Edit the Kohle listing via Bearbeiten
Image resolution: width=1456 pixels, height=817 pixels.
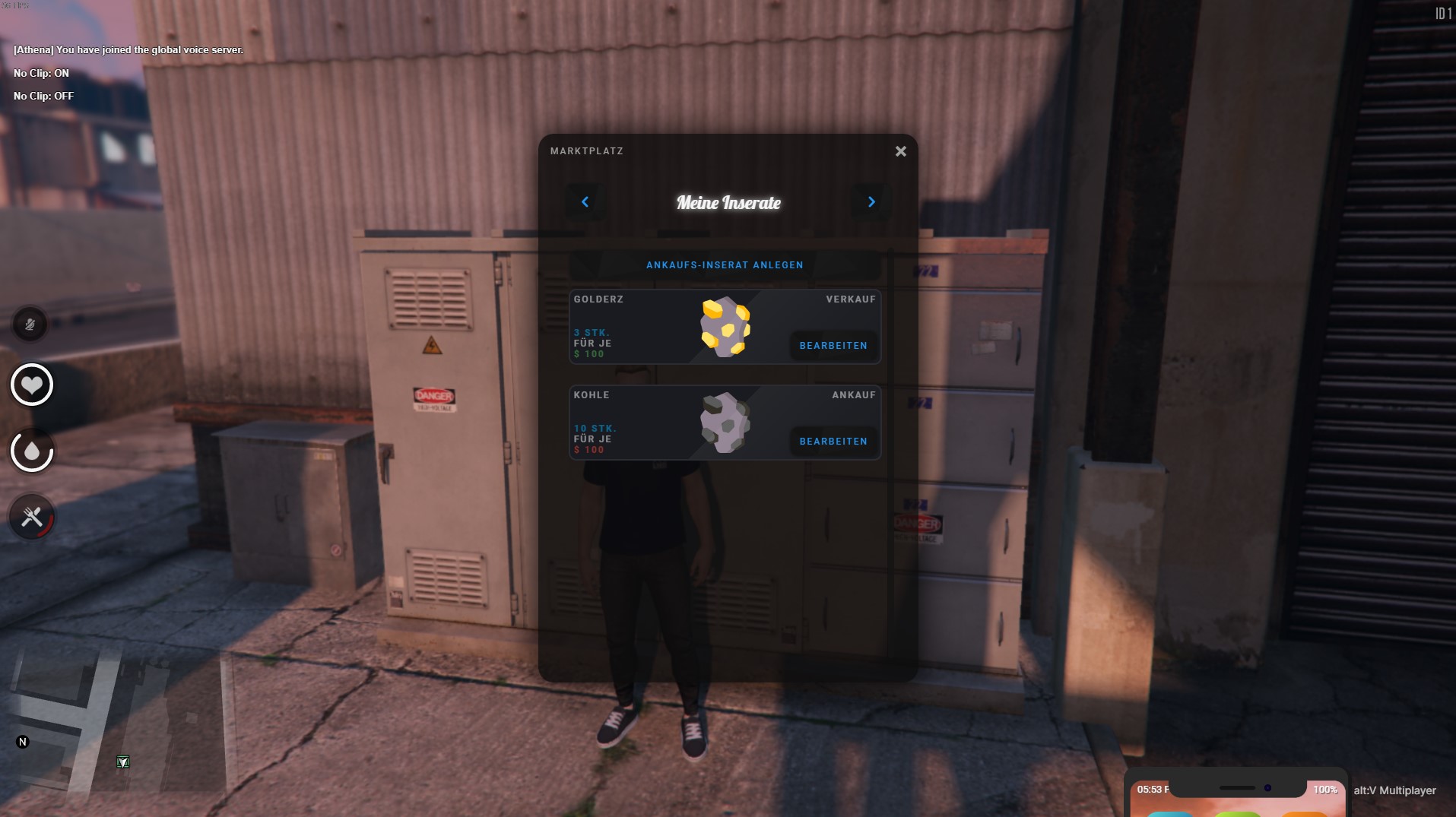[833, 442]
